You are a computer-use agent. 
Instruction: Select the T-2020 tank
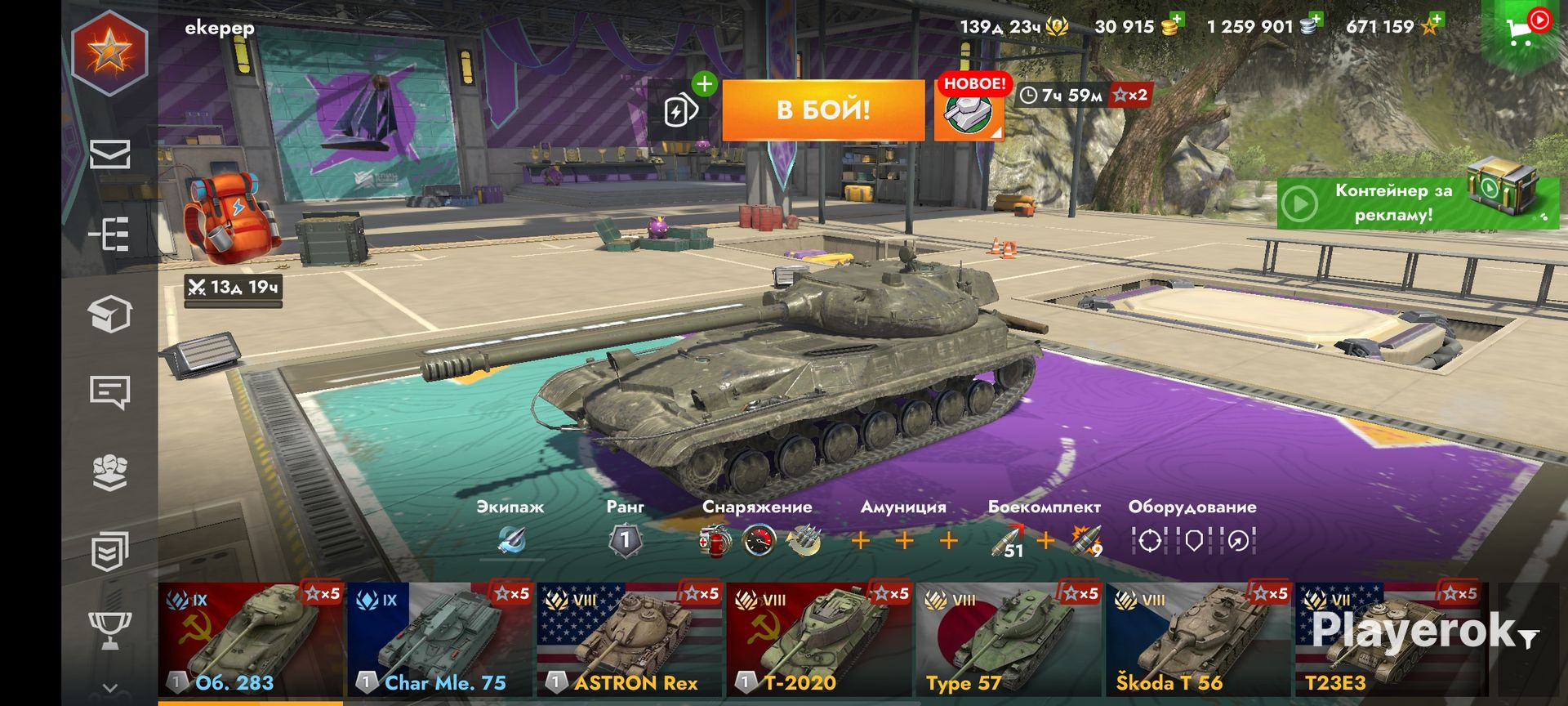pos(819,639)
